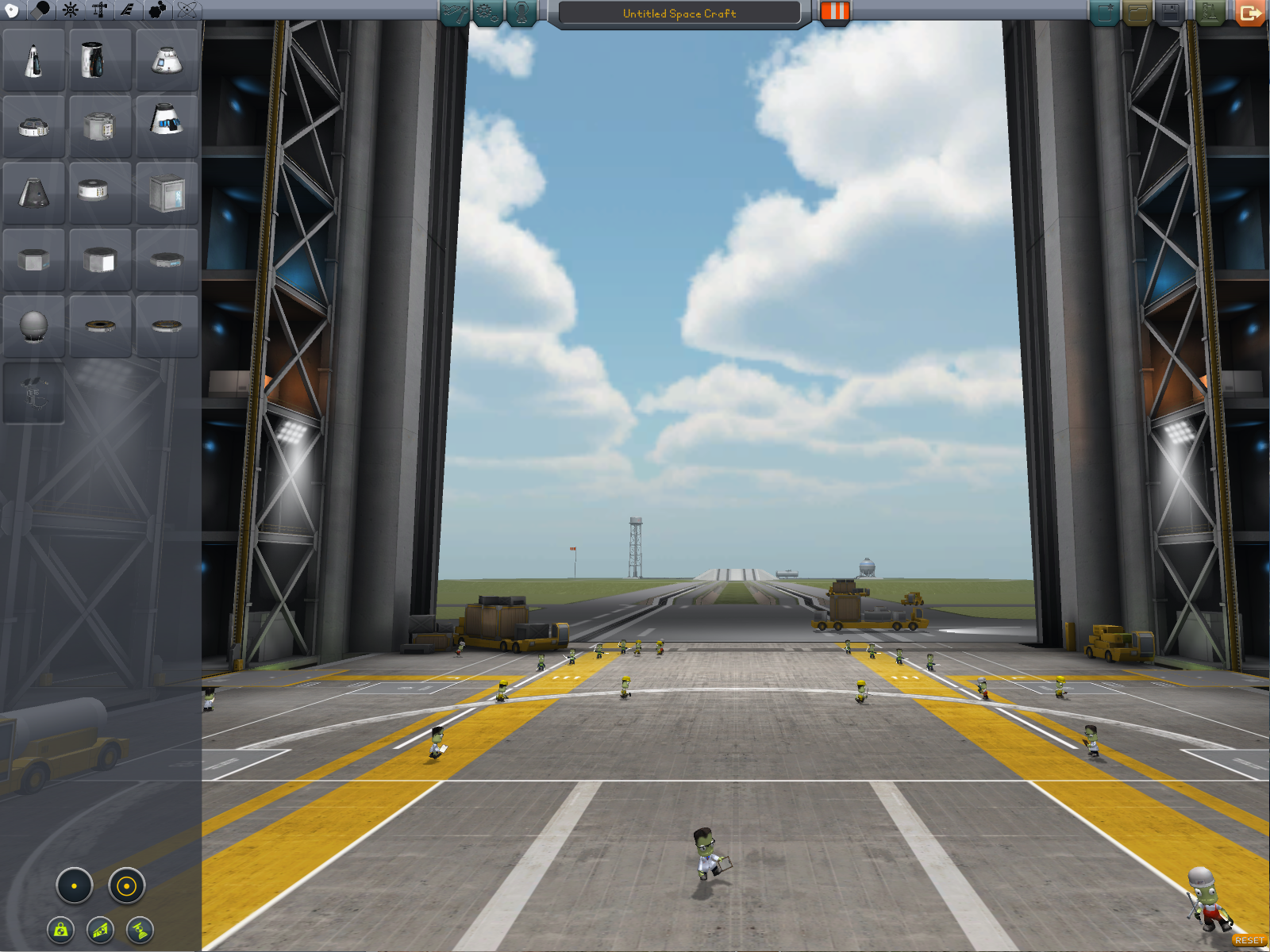Open the Structural parts crane tab
Image resolution: width=1270 pixels, height=952 pixels.
click(99, 10)
